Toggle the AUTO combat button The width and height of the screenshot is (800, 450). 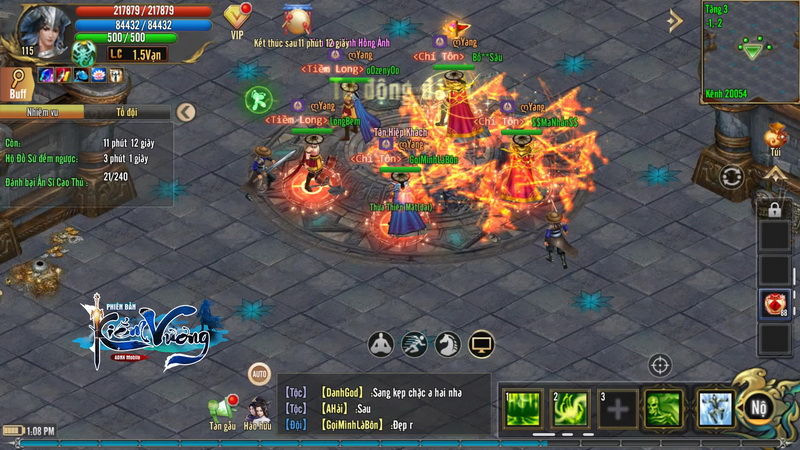[259, 373]
